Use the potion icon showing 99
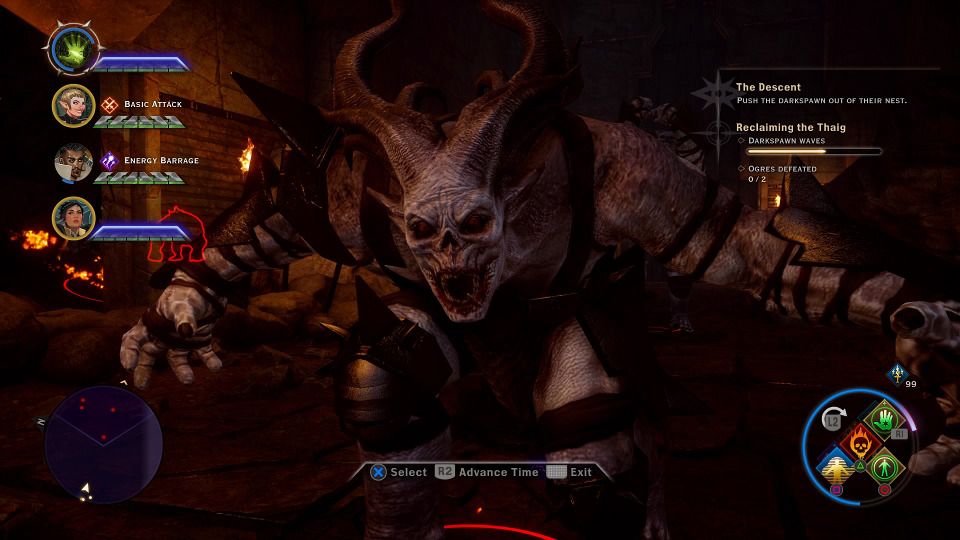This screenshot has width=960, height=540. coord(897,374)
